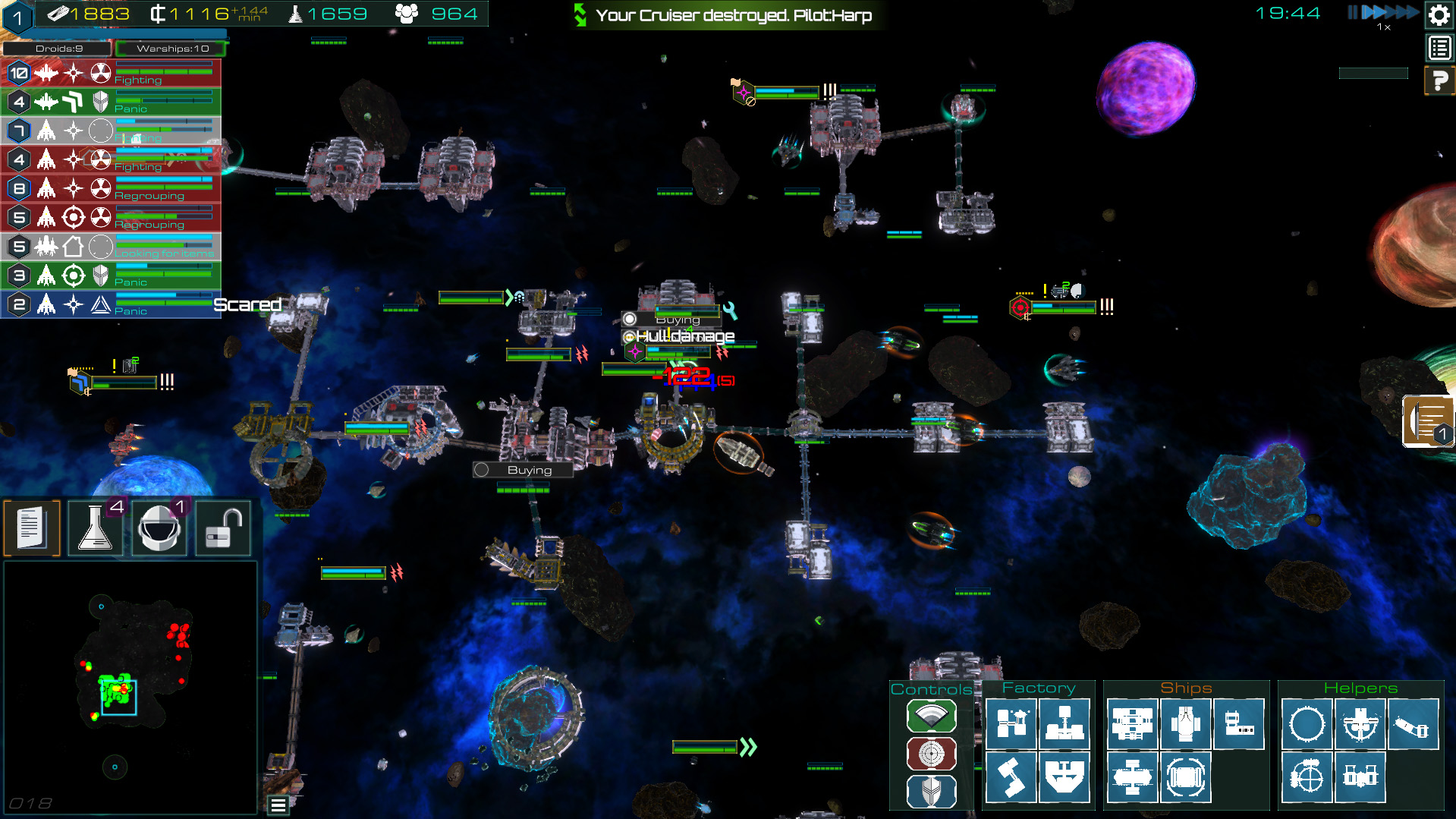Activate the blue shield defend control
The width and height of the screenshot is (1456, 819).
[931, 792]
